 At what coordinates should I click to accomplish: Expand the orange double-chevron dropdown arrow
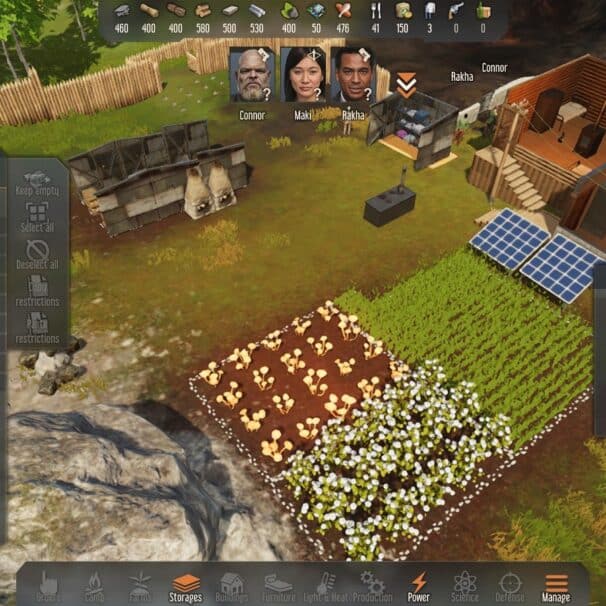click(405, 85)
